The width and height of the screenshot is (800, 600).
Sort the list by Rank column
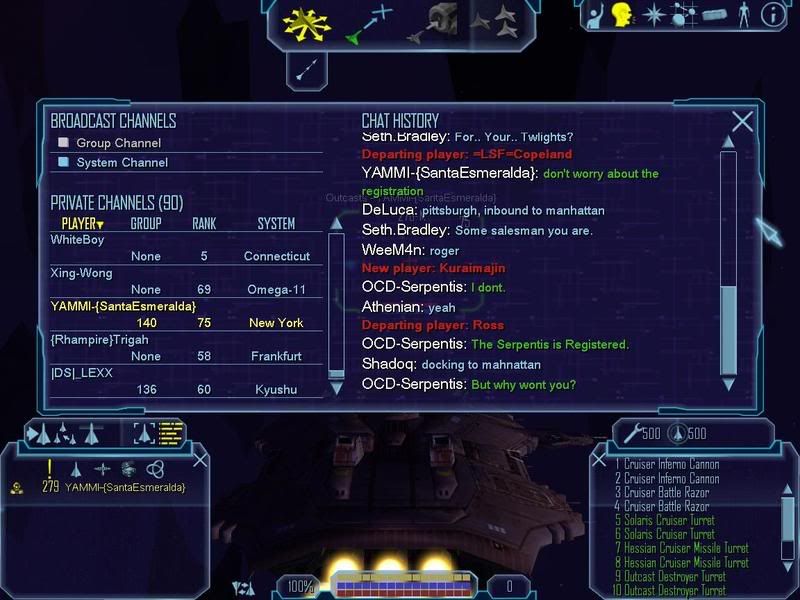(204, 224)
